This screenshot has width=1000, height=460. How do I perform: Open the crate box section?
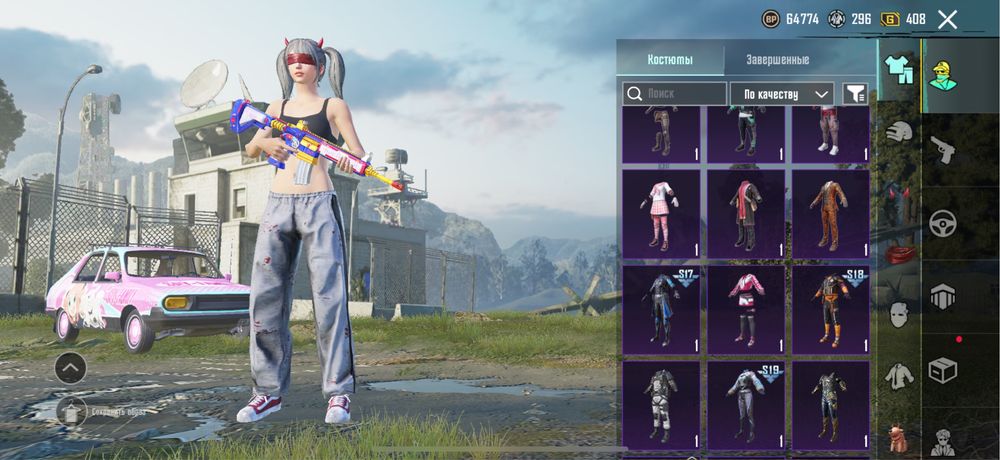tap(943, 370)
